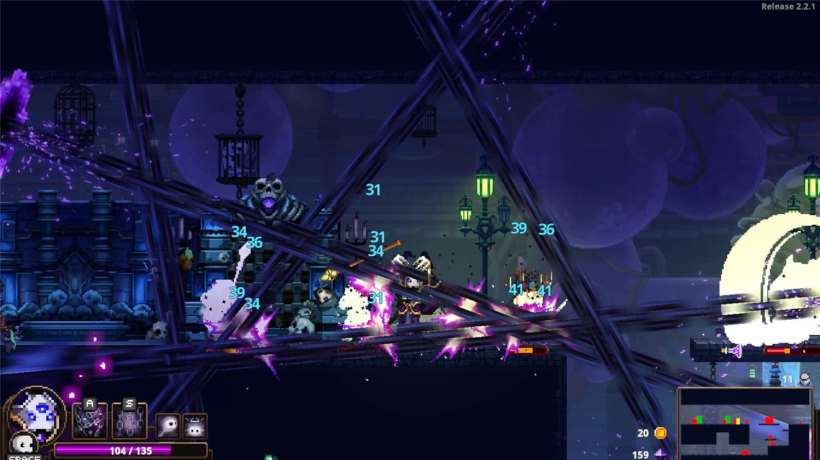The width and height of the screenshot is (820, 460).
Task: Select the ghost wisp quintessence icon
Action: click(x=168, y=424)
